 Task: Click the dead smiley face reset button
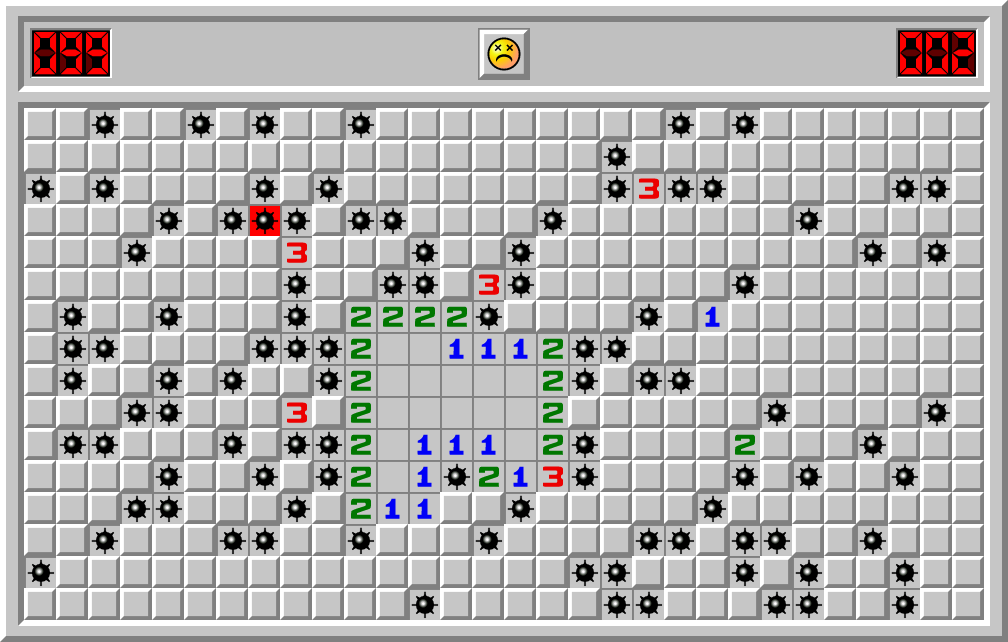(503, 53)
